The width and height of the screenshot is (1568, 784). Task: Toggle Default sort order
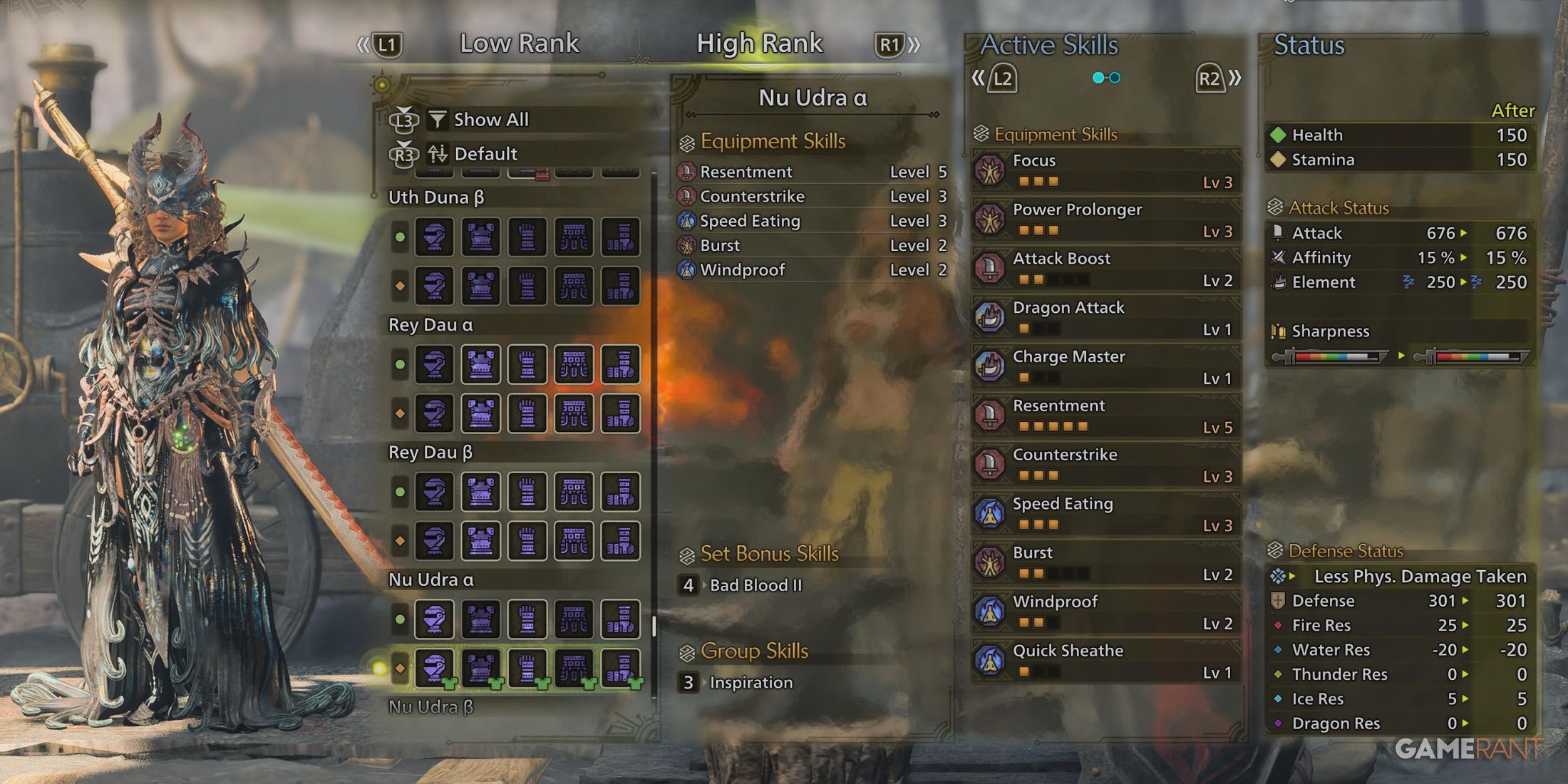pyautogui.click(x=487, y=153)
